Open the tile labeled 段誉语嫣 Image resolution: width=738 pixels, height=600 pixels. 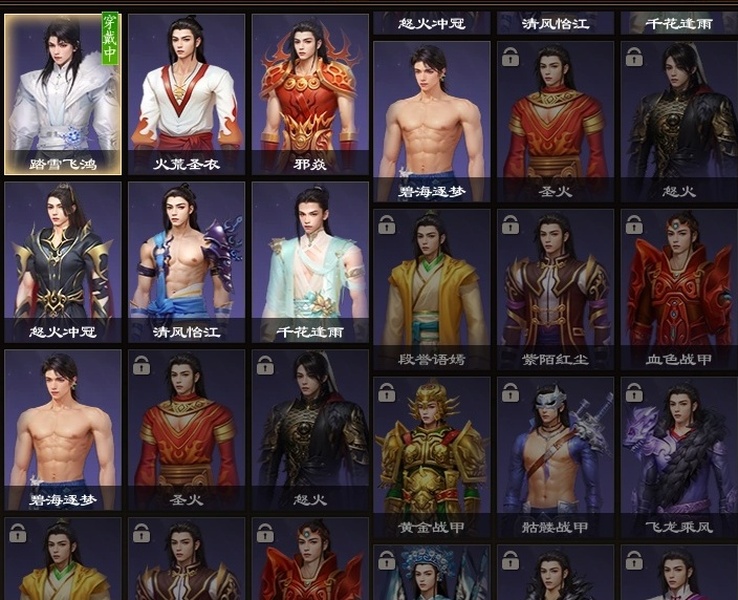coord(432,289)
